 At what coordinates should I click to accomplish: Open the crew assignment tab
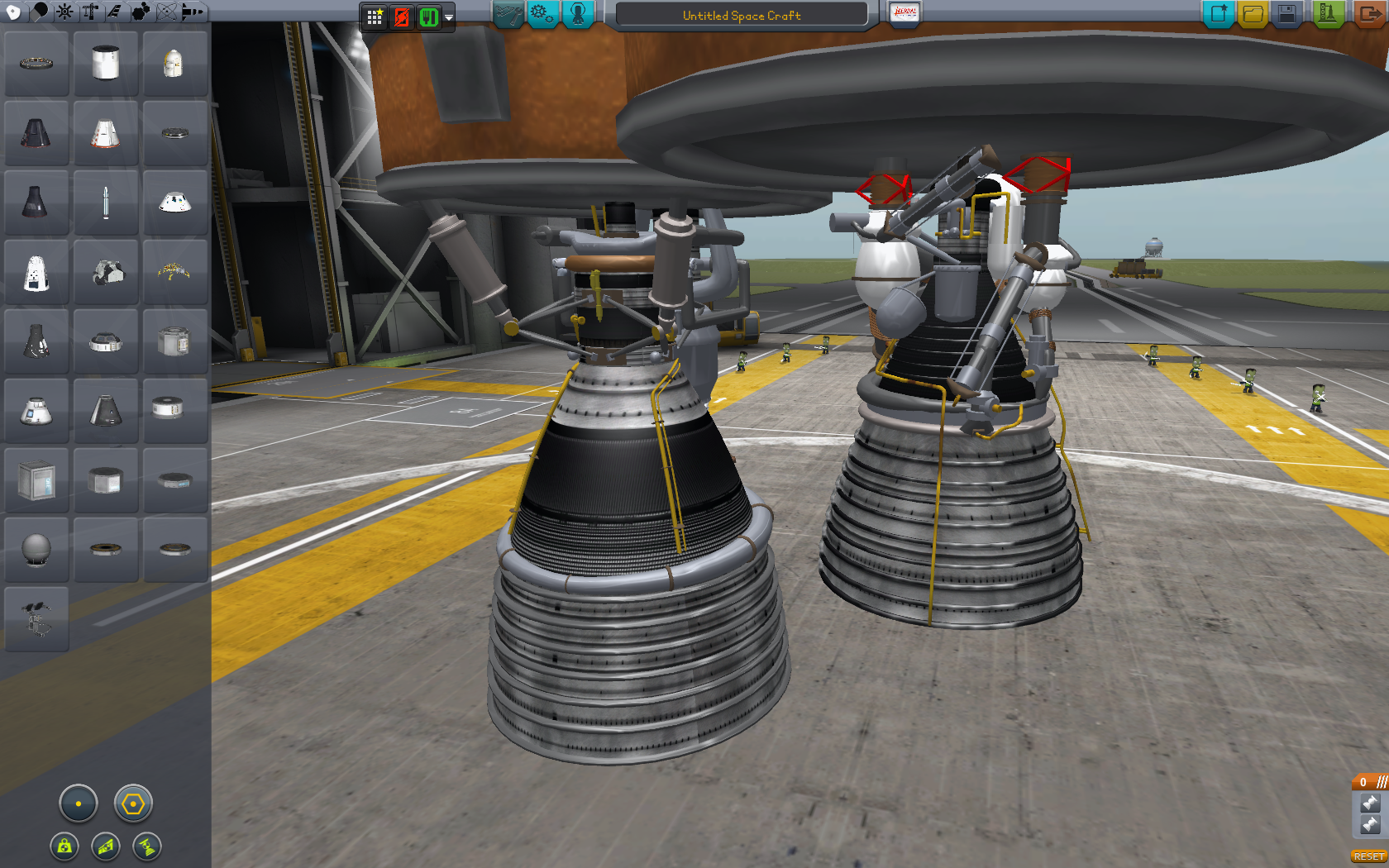pos(578,14)
